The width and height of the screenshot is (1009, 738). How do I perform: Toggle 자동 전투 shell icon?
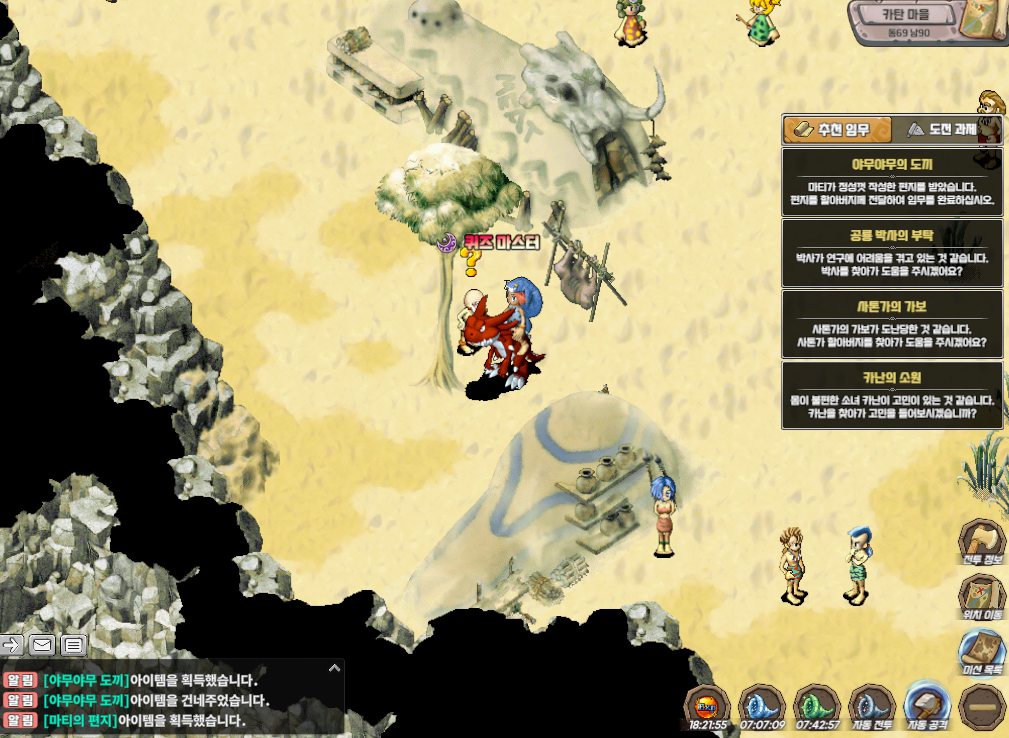tap(871, 705)
